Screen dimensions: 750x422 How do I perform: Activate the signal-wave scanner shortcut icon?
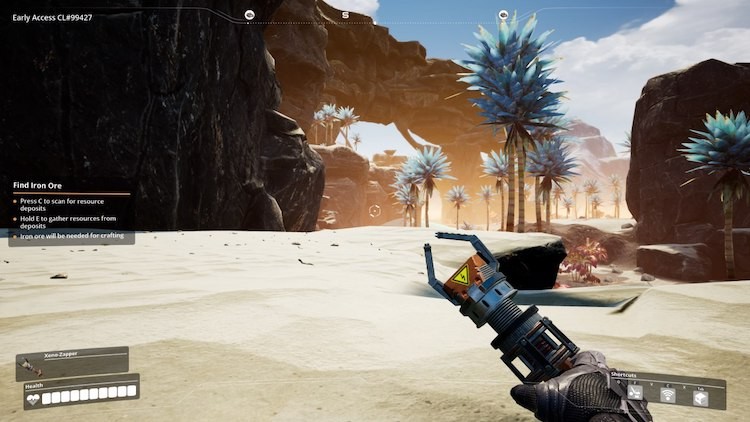click(668, 394)
